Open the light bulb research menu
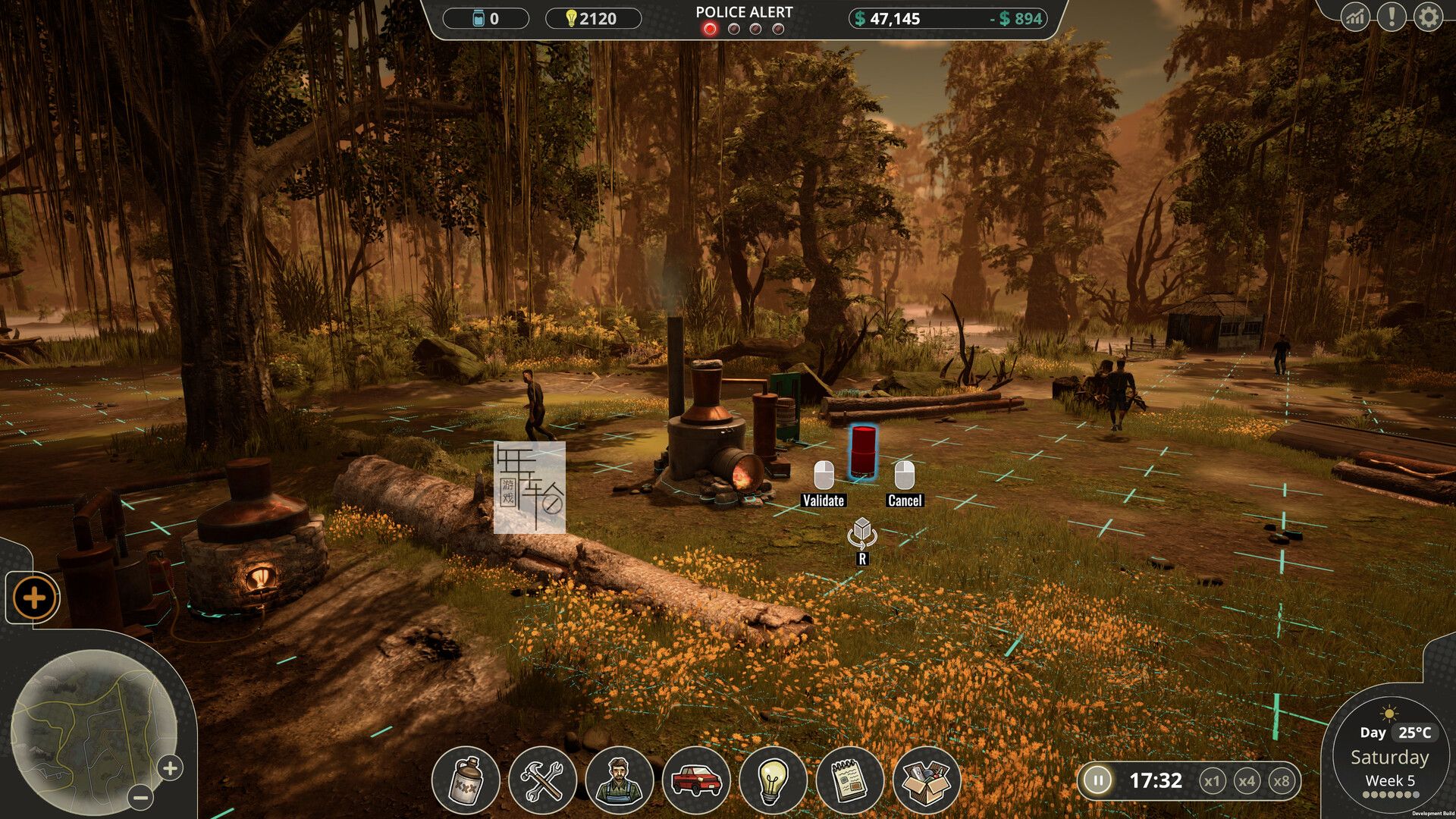 [773, 780]
